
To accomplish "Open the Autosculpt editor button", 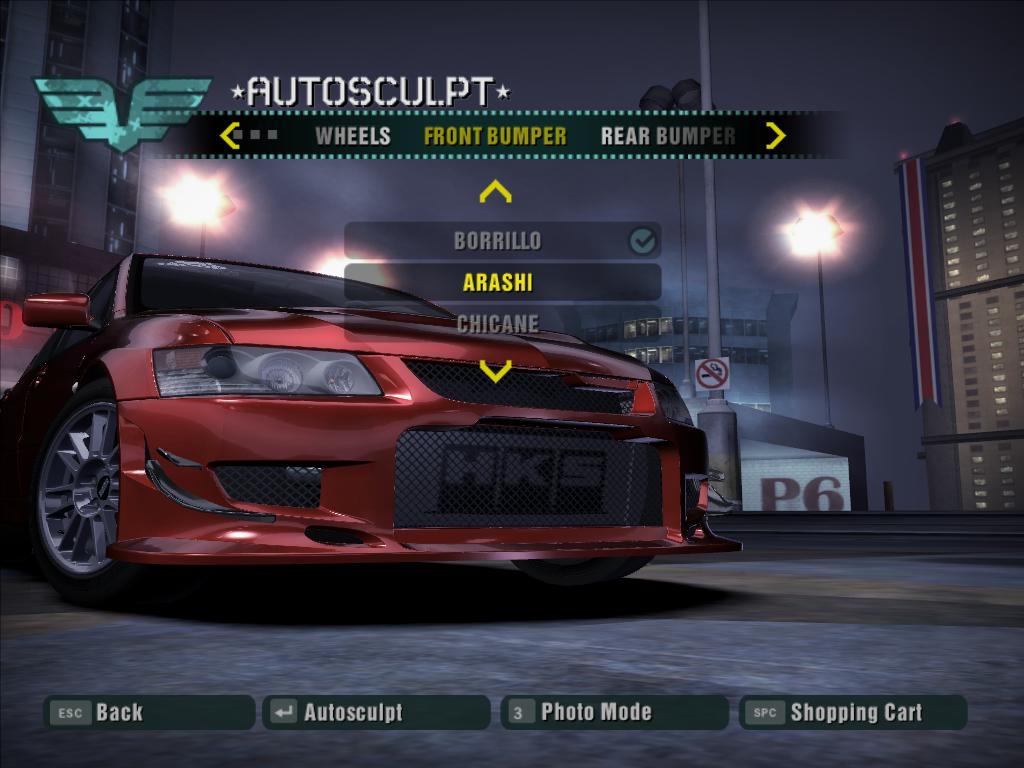I will 376,713.
